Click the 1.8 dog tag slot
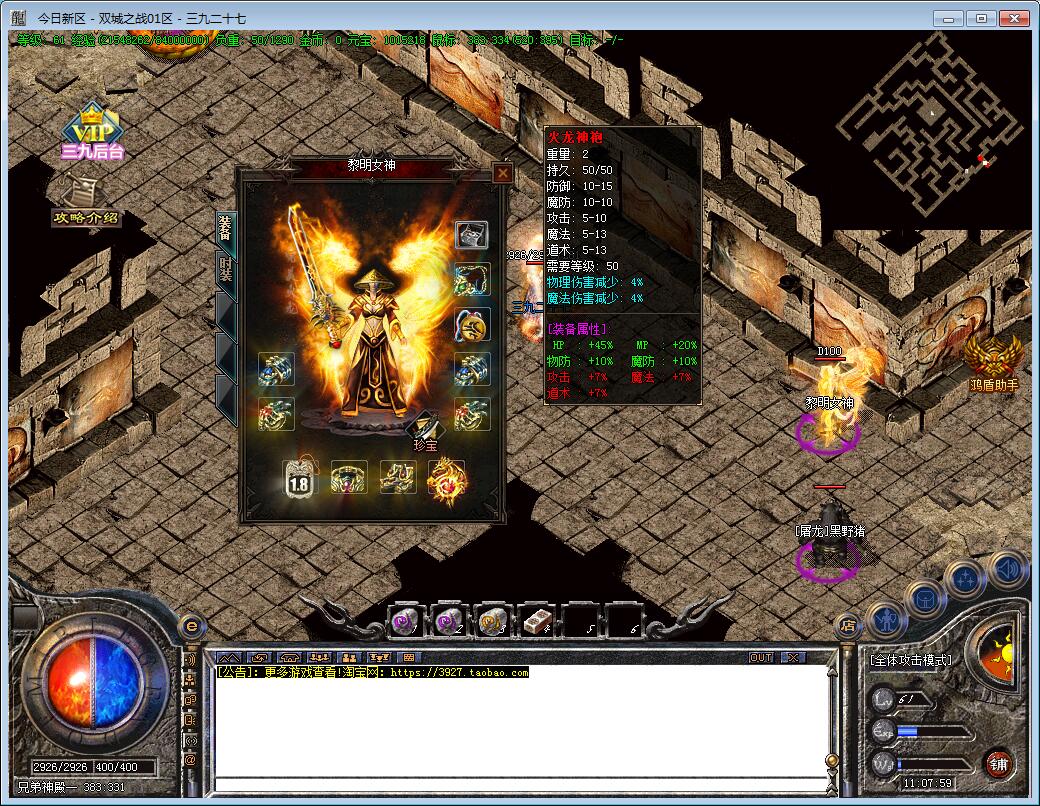 click(299, 478)
